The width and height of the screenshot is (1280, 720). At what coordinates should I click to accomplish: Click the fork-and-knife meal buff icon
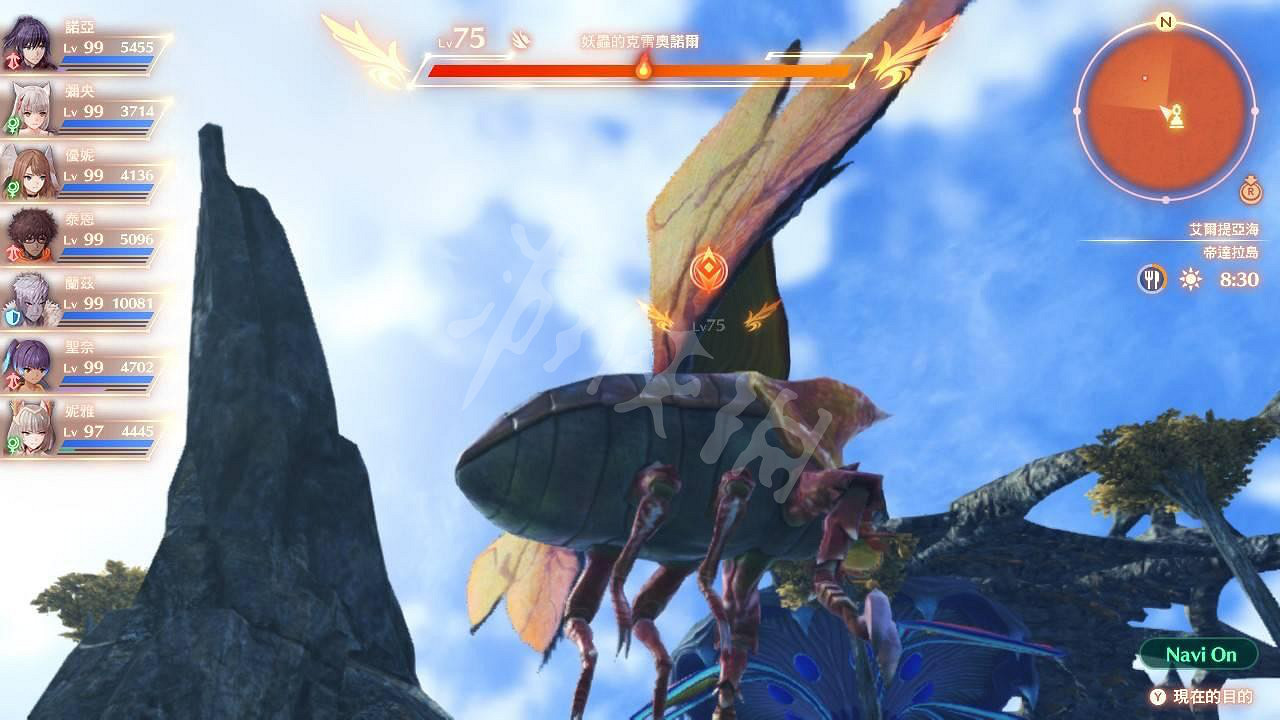[x=1152, y=280]
